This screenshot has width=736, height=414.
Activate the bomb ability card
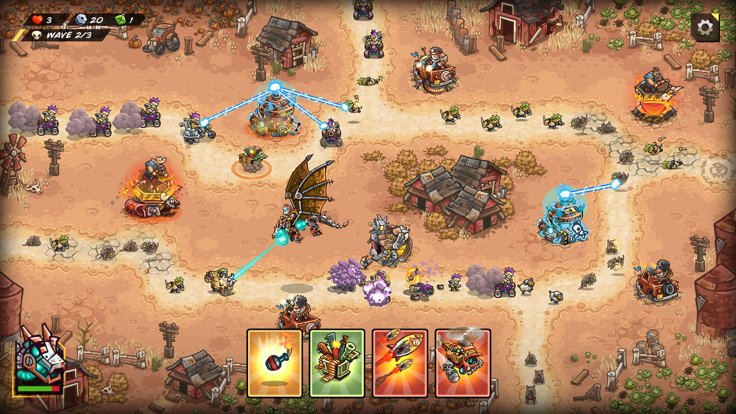(275, 363)
